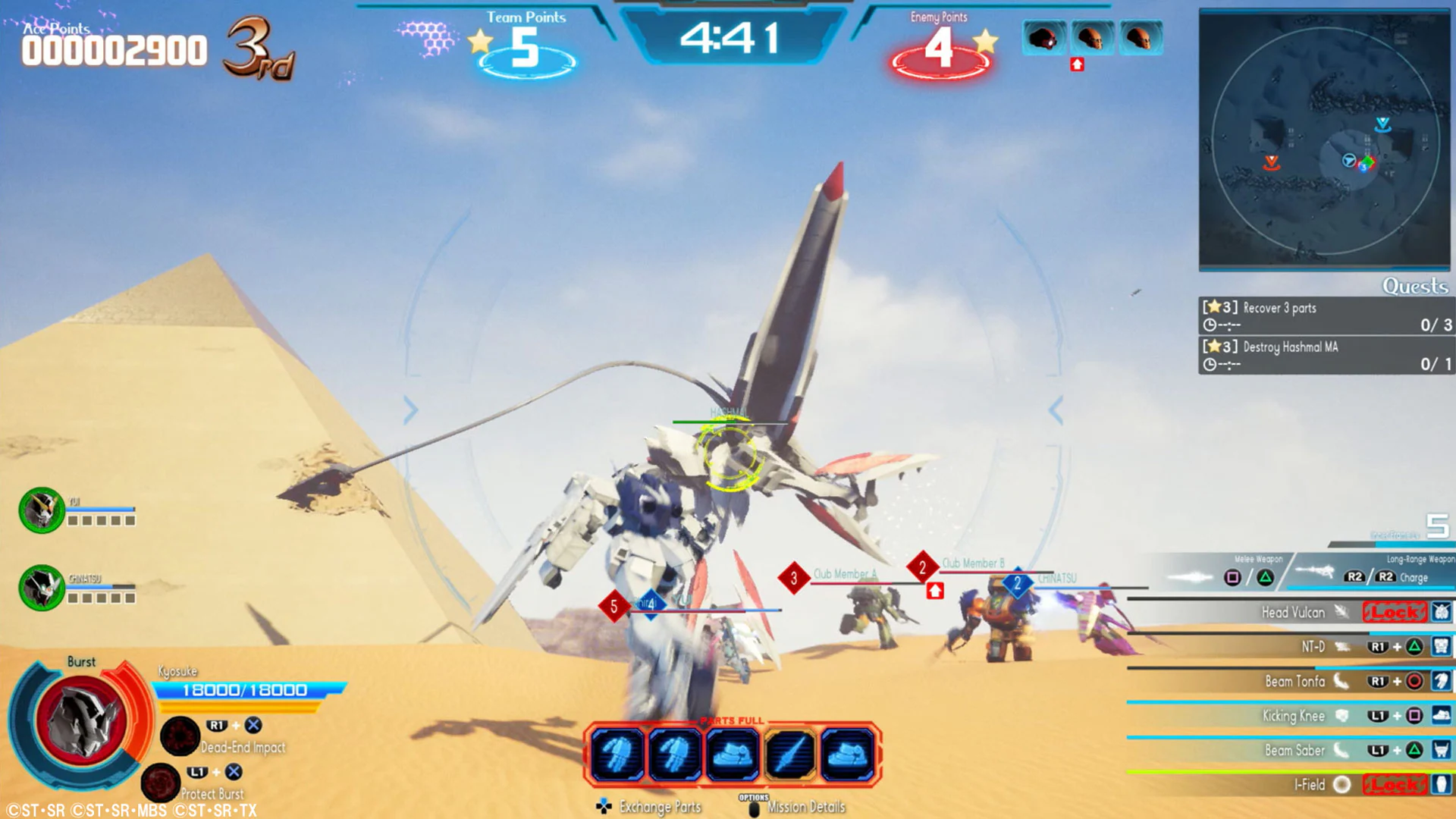The width and height of the screenshot is (1456, 819).
Task: Toggle the Lock on Head Vulcan
Action: (x=1394, y=612)
